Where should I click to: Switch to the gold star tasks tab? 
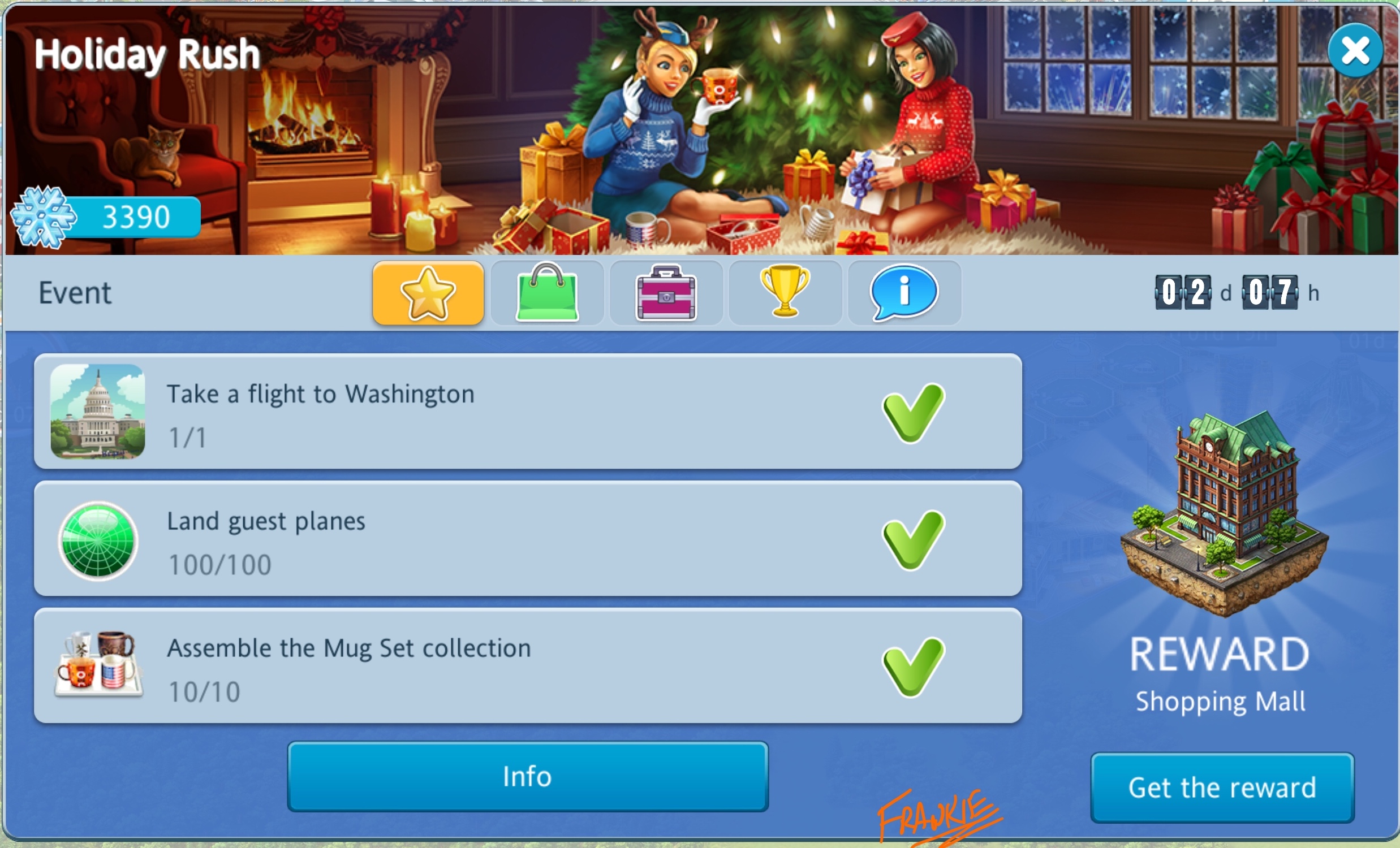click(x=428, y=293)
